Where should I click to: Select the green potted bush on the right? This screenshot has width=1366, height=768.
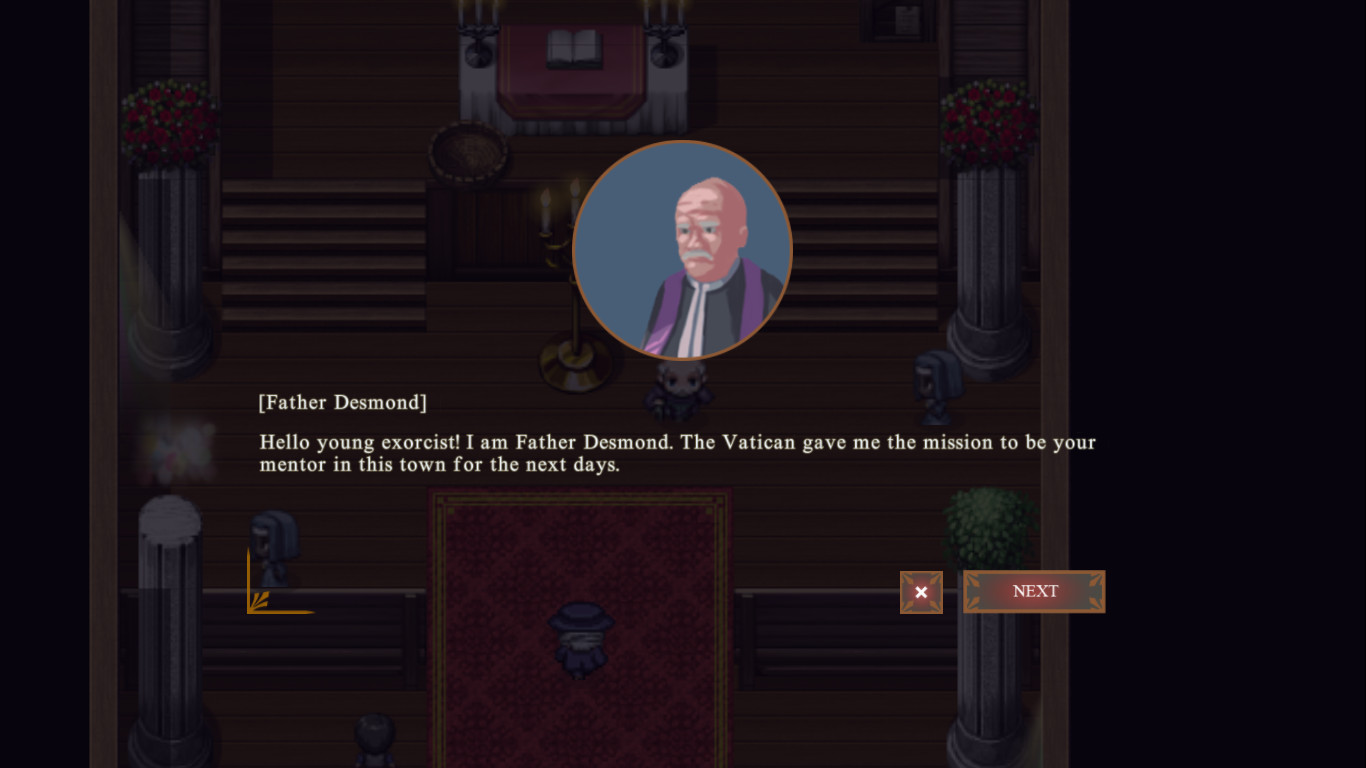click(x=992, y=525)
